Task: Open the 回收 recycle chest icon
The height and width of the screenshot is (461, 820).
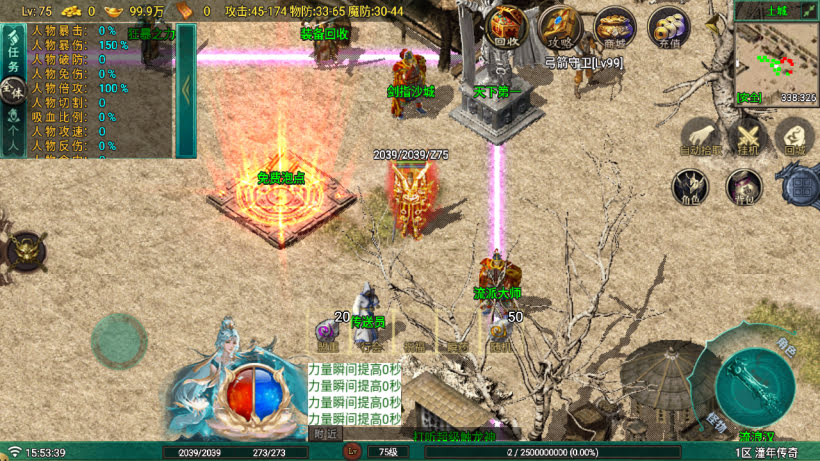Action: coord(507,25)
